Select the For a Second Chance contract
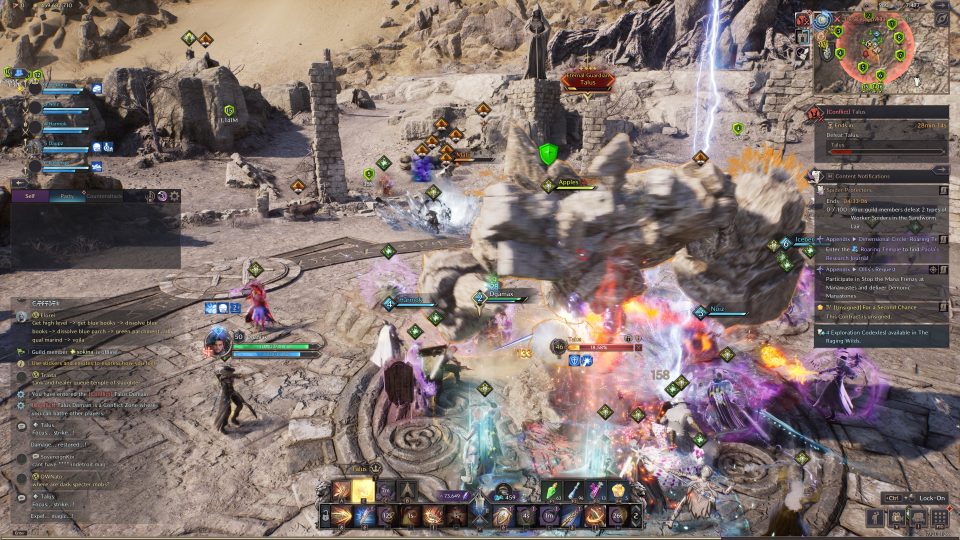Image resolution: width=960 pixels, height=540 pixels. (880, 305)
